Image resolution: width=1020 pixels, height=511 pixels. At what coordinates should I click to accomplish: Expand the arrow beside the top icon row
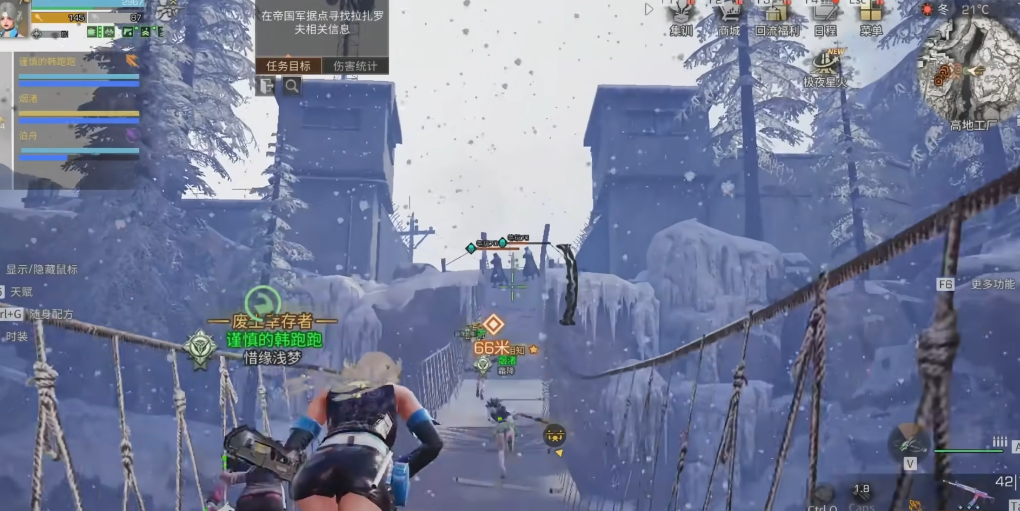pos(649,9)
